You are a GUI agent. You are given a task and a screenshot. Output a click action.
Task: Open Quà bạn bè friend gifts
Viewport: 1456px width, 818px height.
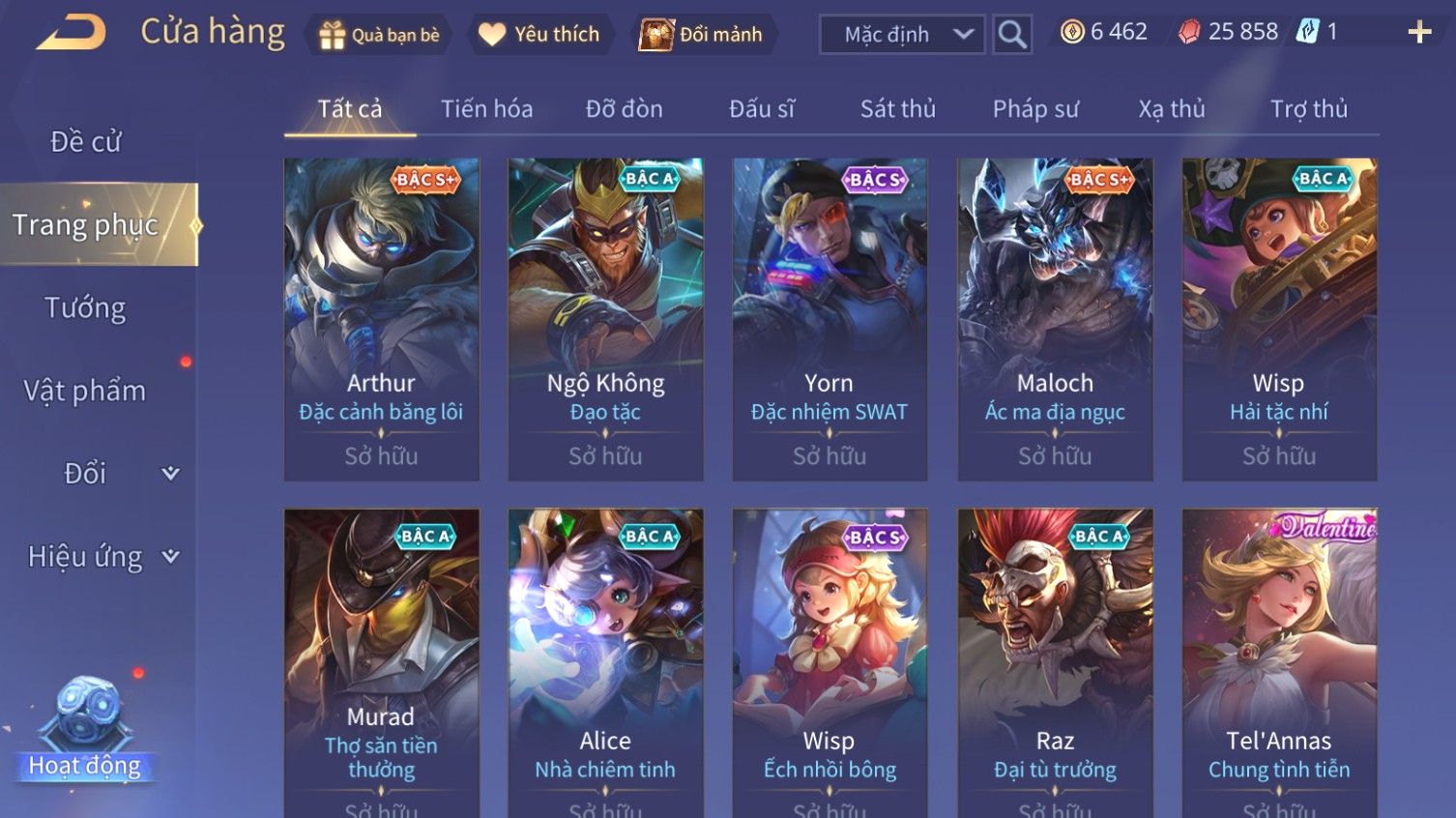[x=380, y=35]
